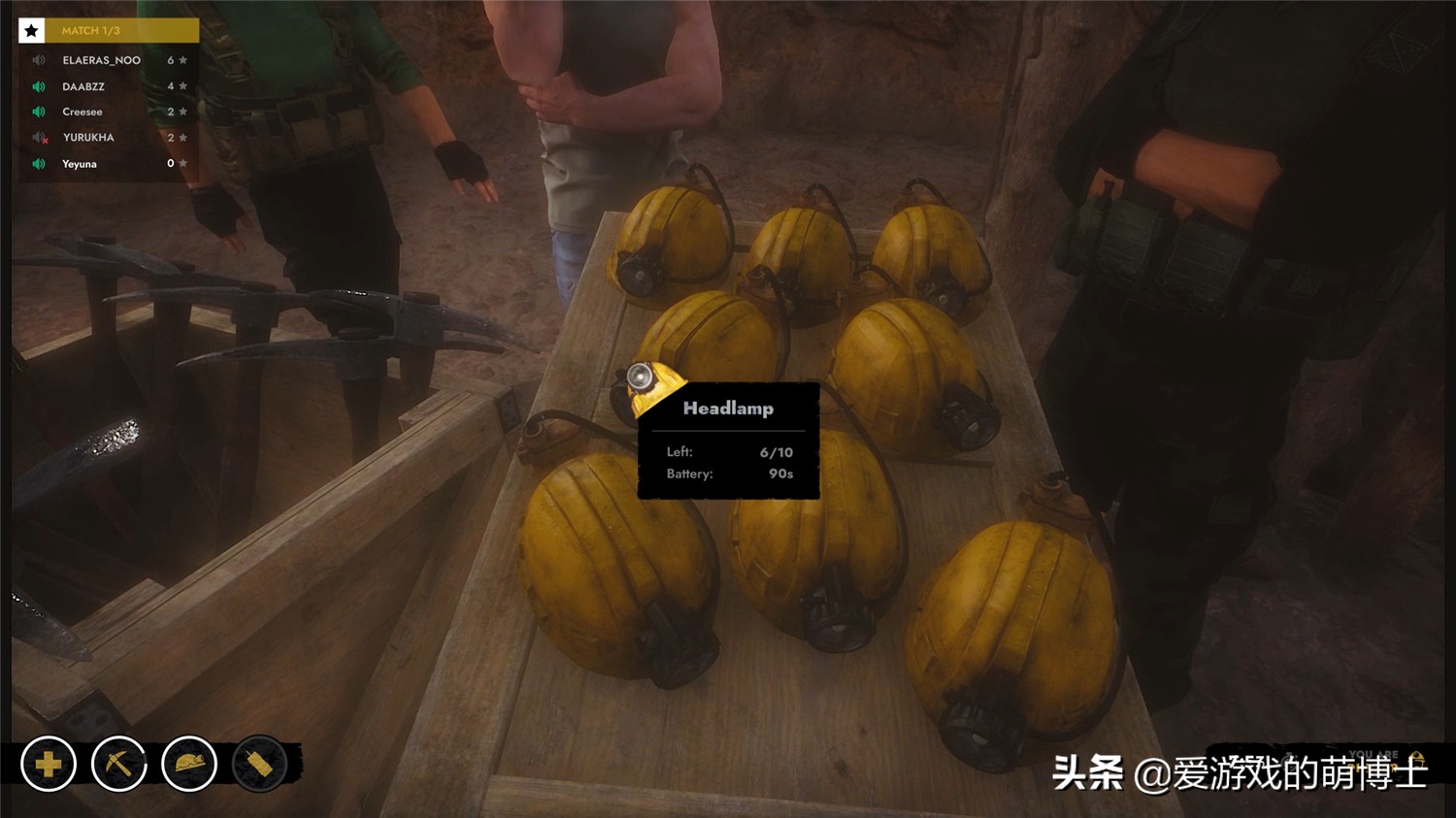Select the headlamp helmet hotbar slot
Image resolution: width=1456 pixels, height=818 pixels.
click(x=189, y=765)
